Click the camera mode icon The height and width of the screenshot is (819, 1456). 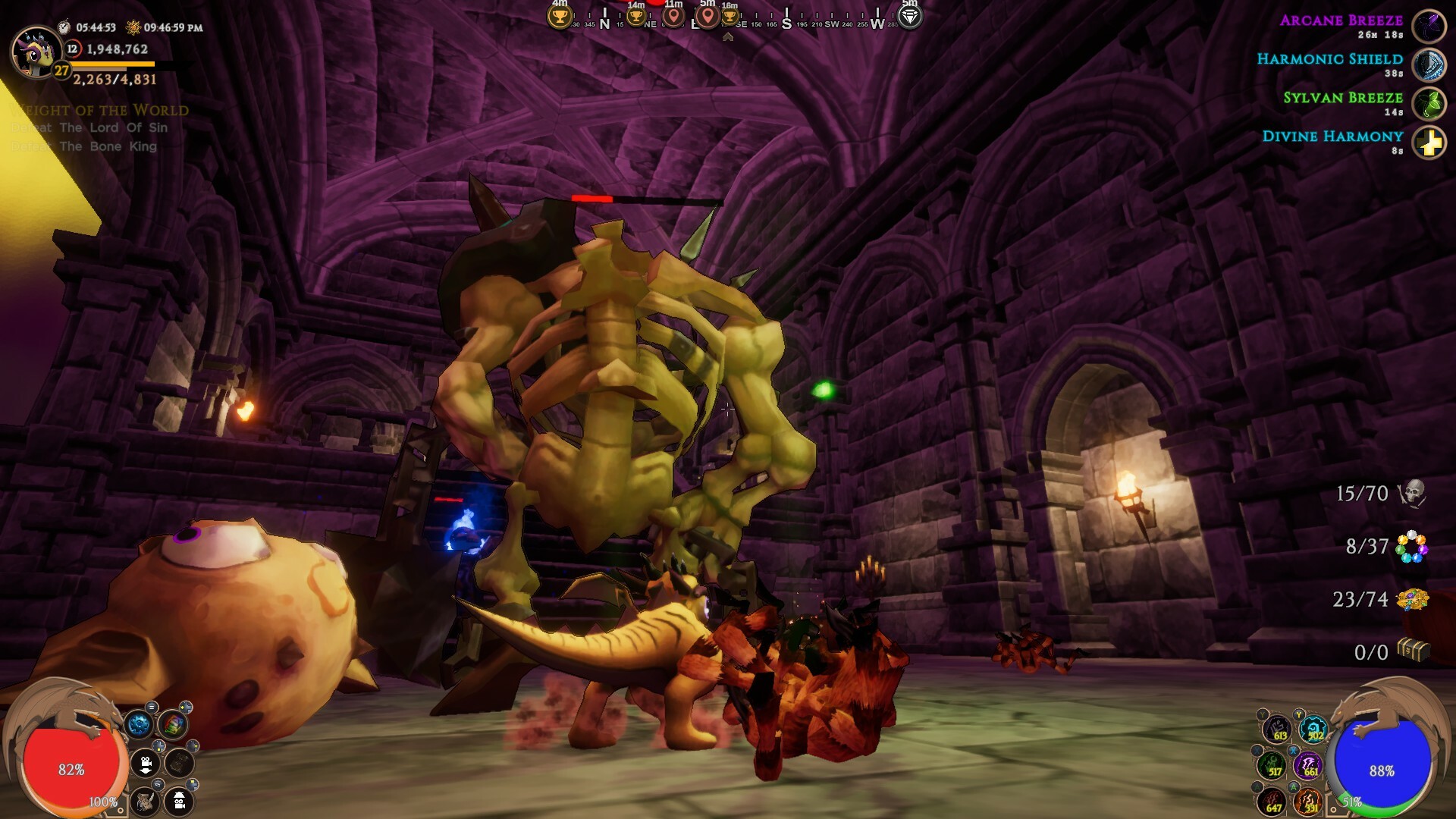coord(146,763)
